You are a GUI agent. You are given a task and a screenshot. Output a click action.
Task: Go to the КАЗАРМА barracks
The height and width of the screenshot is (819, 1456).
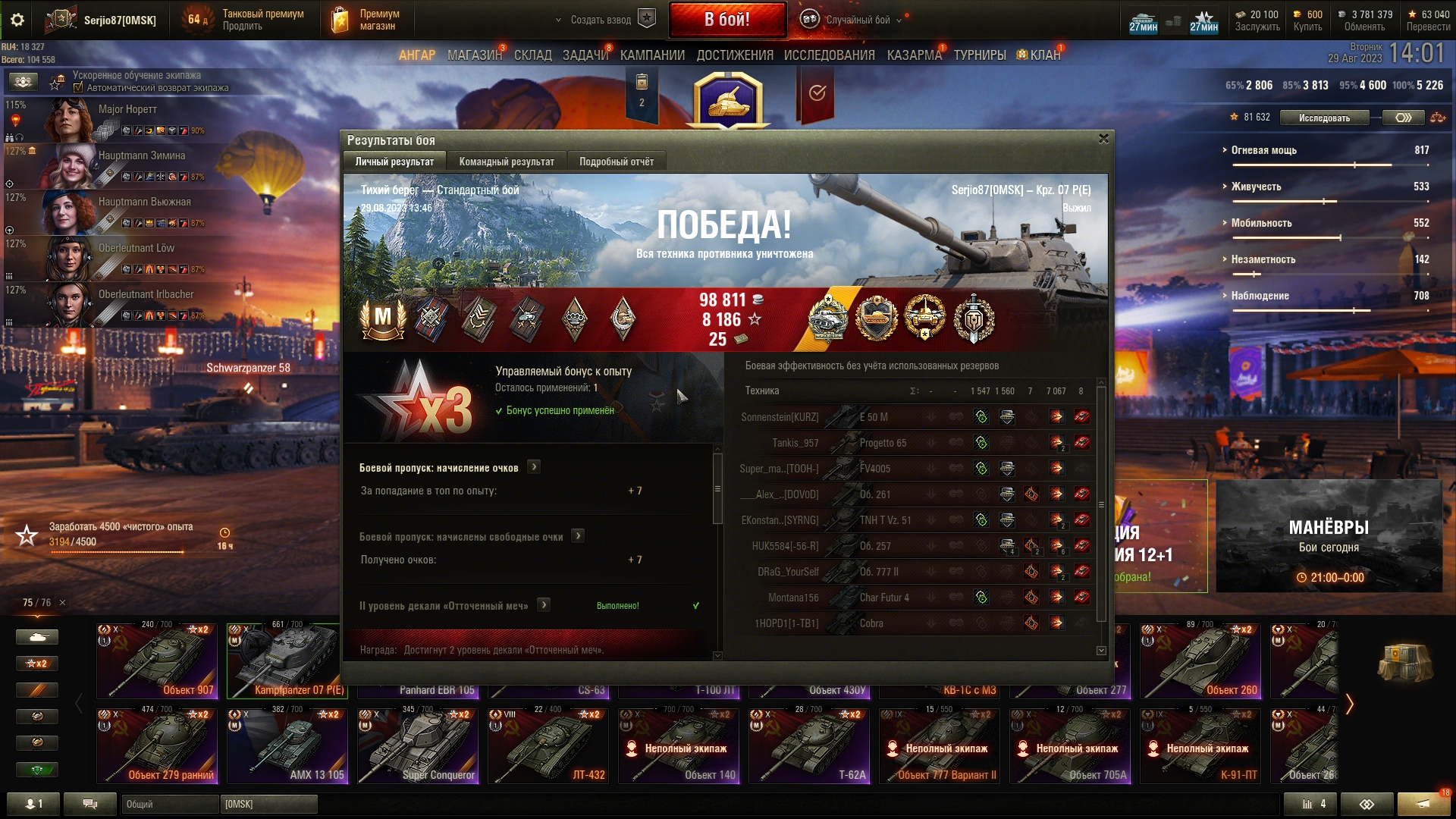[914, 55]
